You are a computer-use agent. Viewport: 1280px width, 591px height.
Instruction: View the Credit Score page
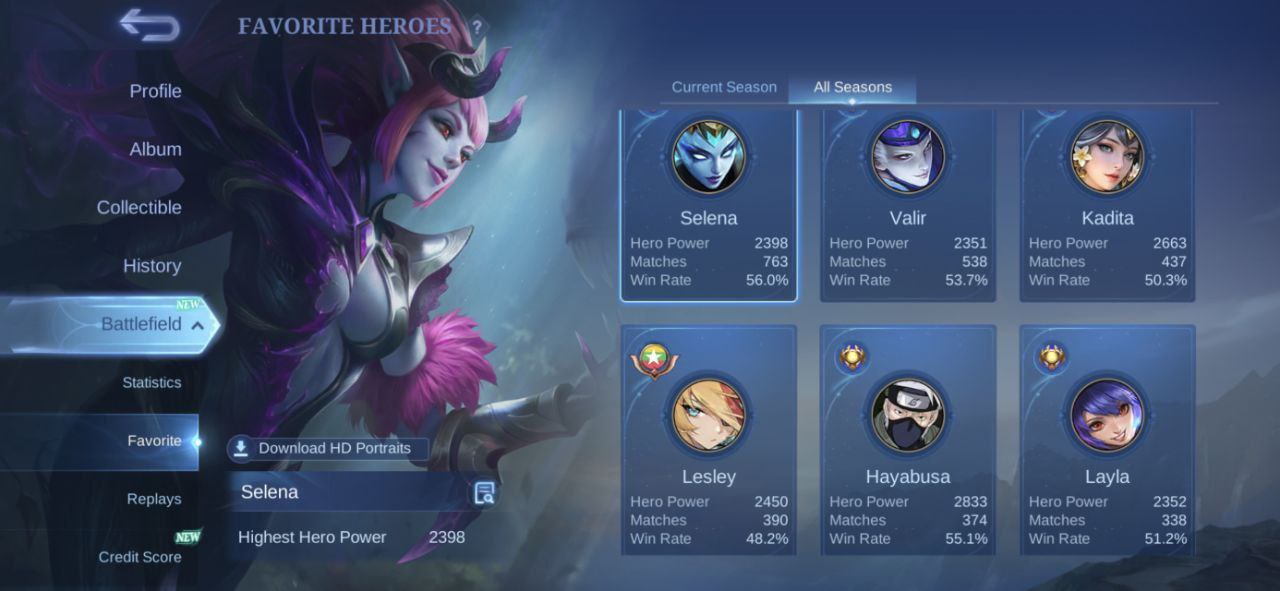(140, 557)
